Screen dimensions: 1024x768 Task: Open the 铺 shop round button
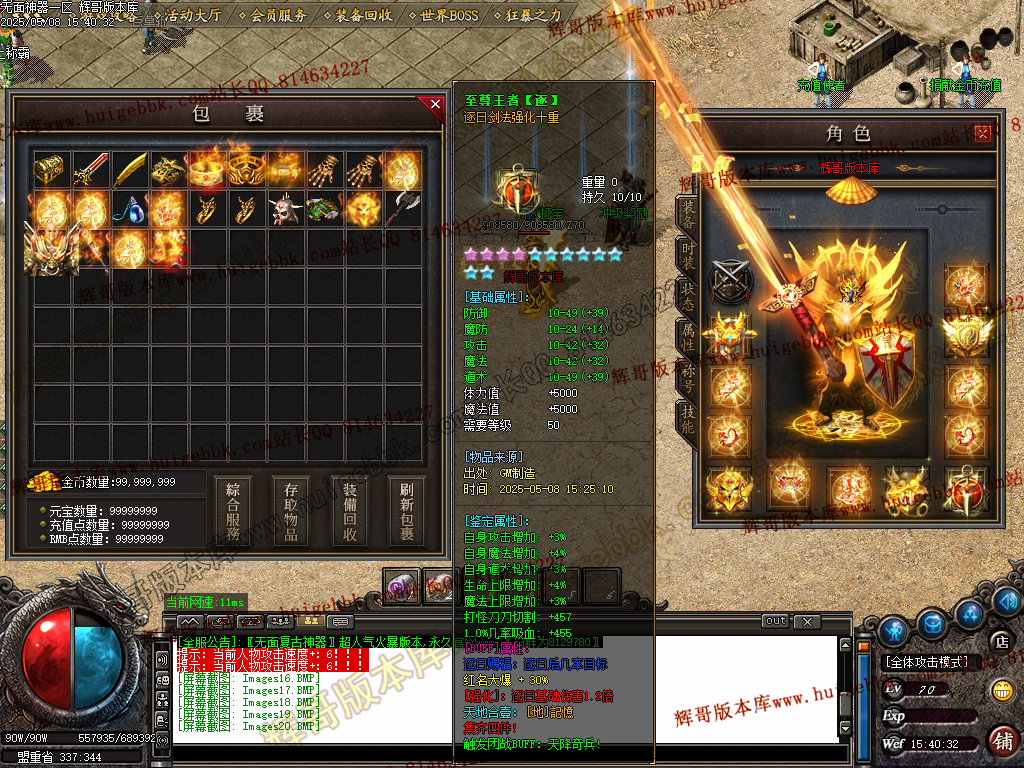click(1002, 740)
